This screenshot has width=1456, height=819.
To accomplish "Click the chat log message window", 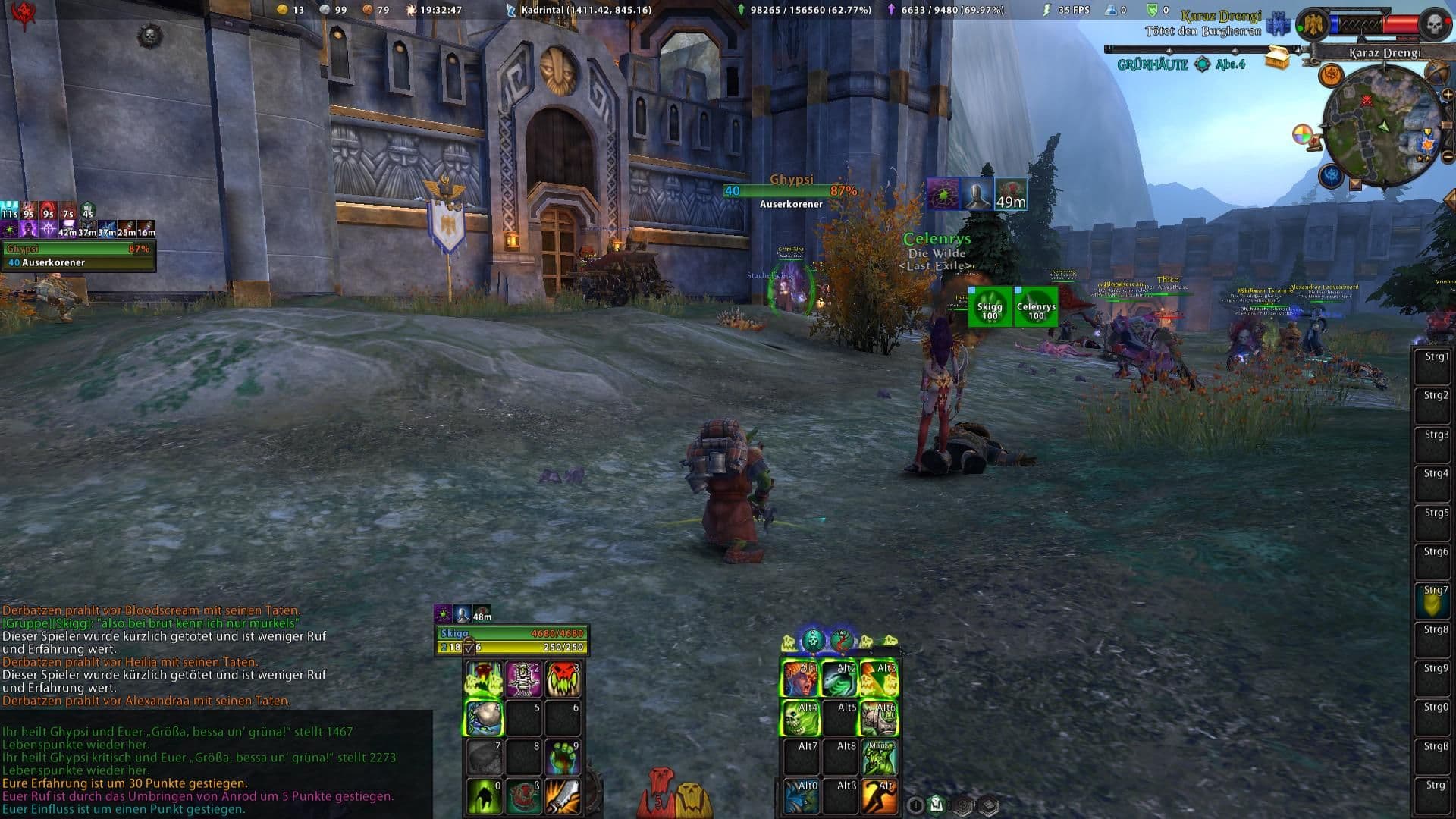I will click(216, 764).
